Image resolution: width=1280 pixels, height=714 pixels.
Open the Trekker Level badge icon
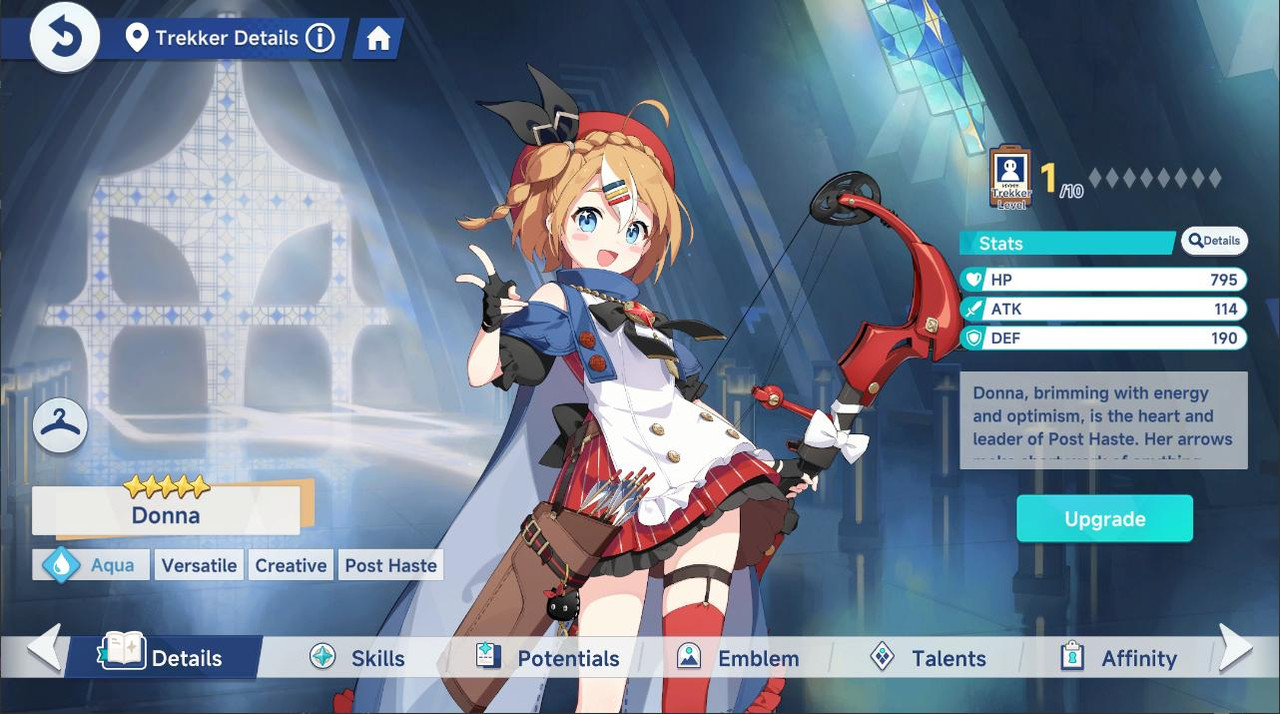(1010, 178)
